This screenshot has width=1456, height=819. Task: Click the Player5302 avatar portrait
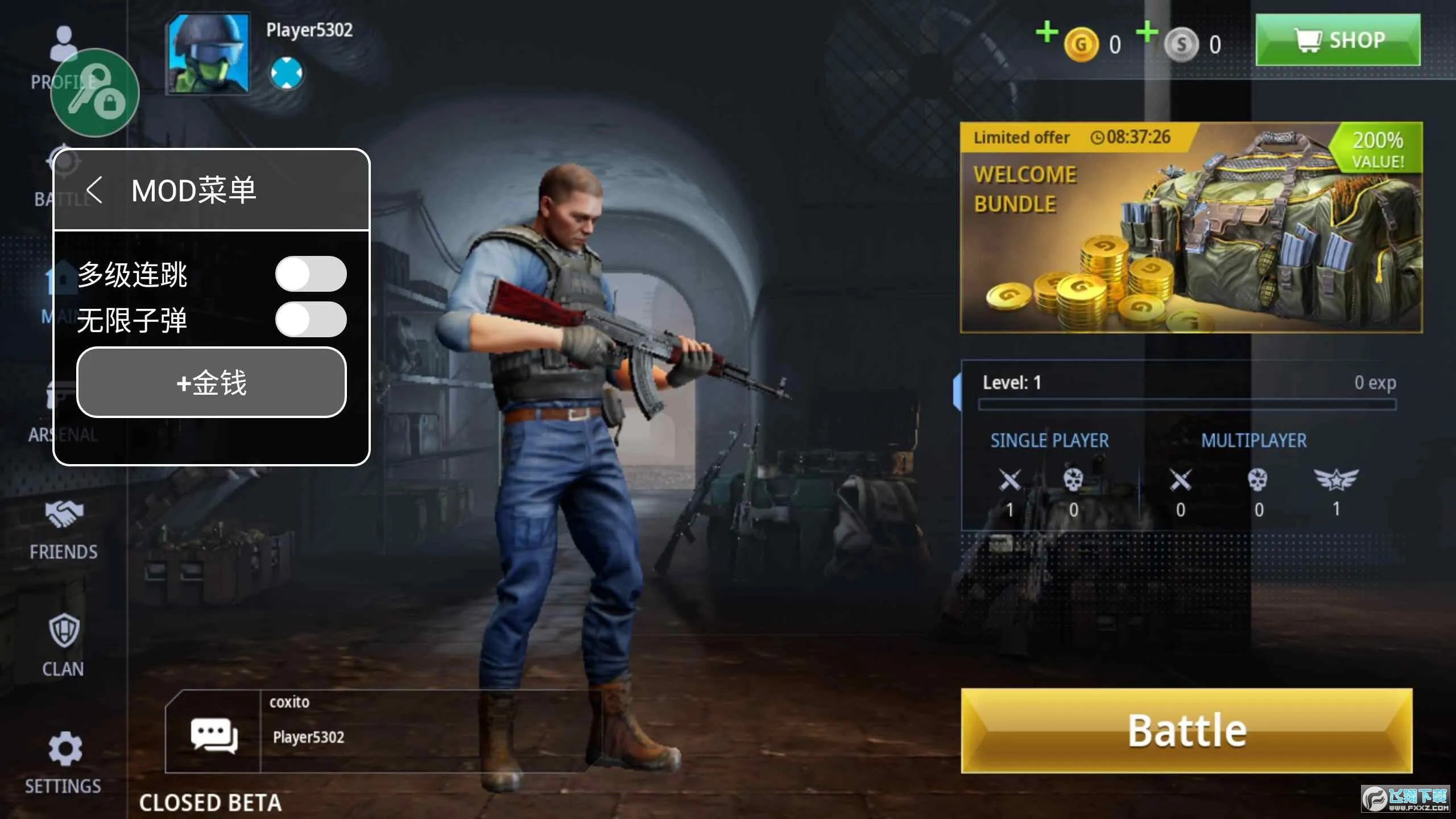[209, 54]
